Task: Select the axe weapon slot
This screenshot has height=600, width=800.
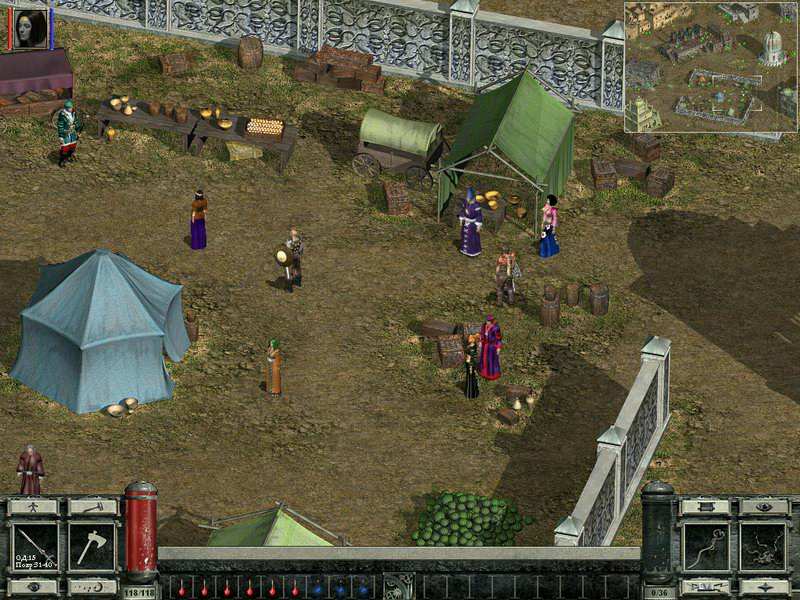Action: click(x=93, y=546)
